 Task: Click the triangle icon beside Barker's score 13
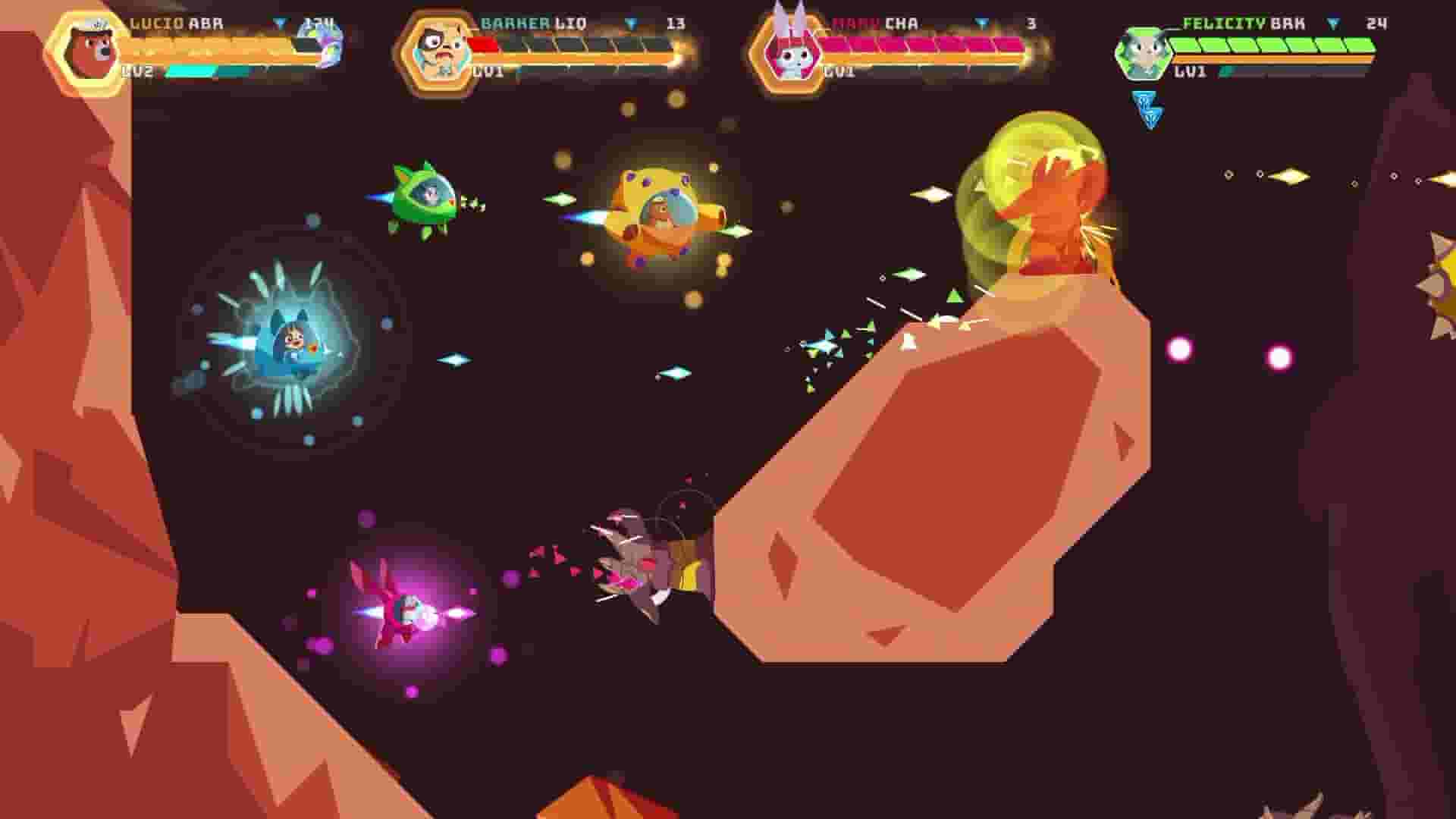pyautogui.click(x=629, y=23)
